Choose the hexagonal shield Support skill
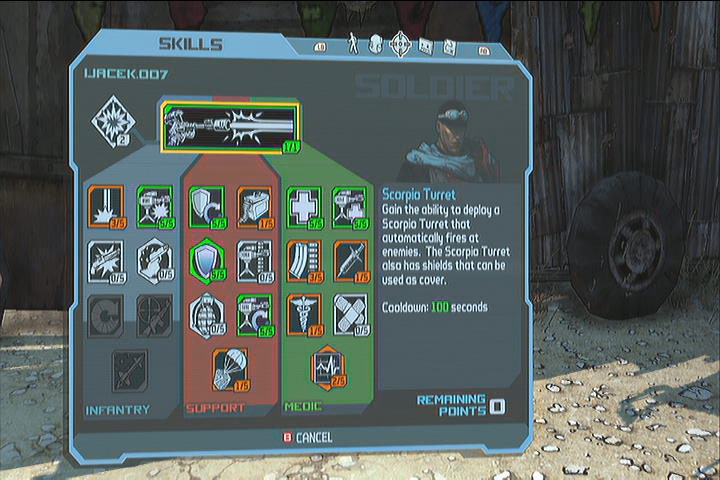This screenshot has height=480, width=720. point(206,260)
